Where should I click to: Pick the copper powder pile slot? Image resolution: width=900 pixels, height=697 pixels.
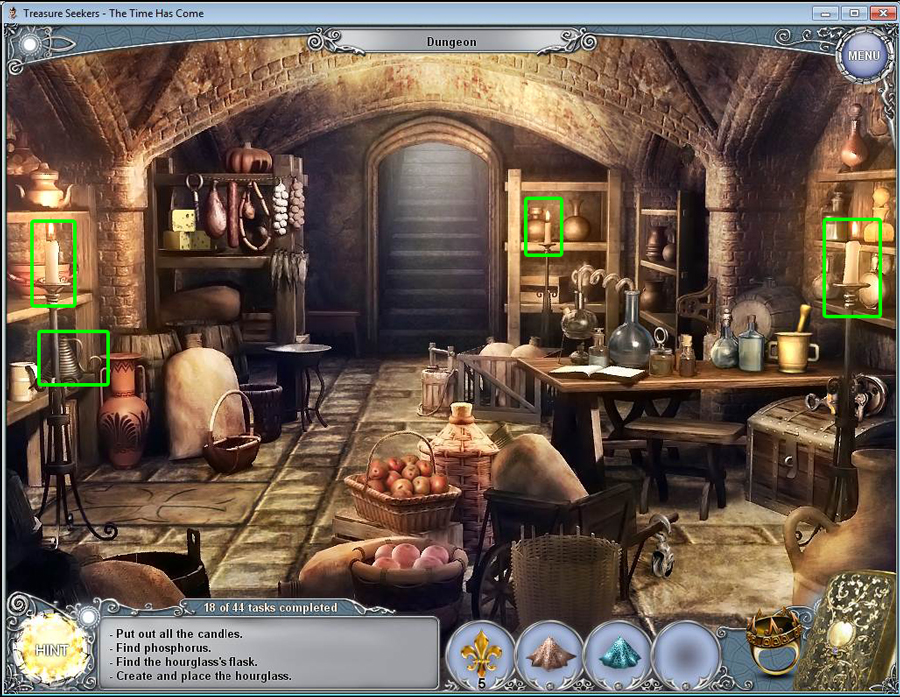pyautogui.click(x=548, y=652)
